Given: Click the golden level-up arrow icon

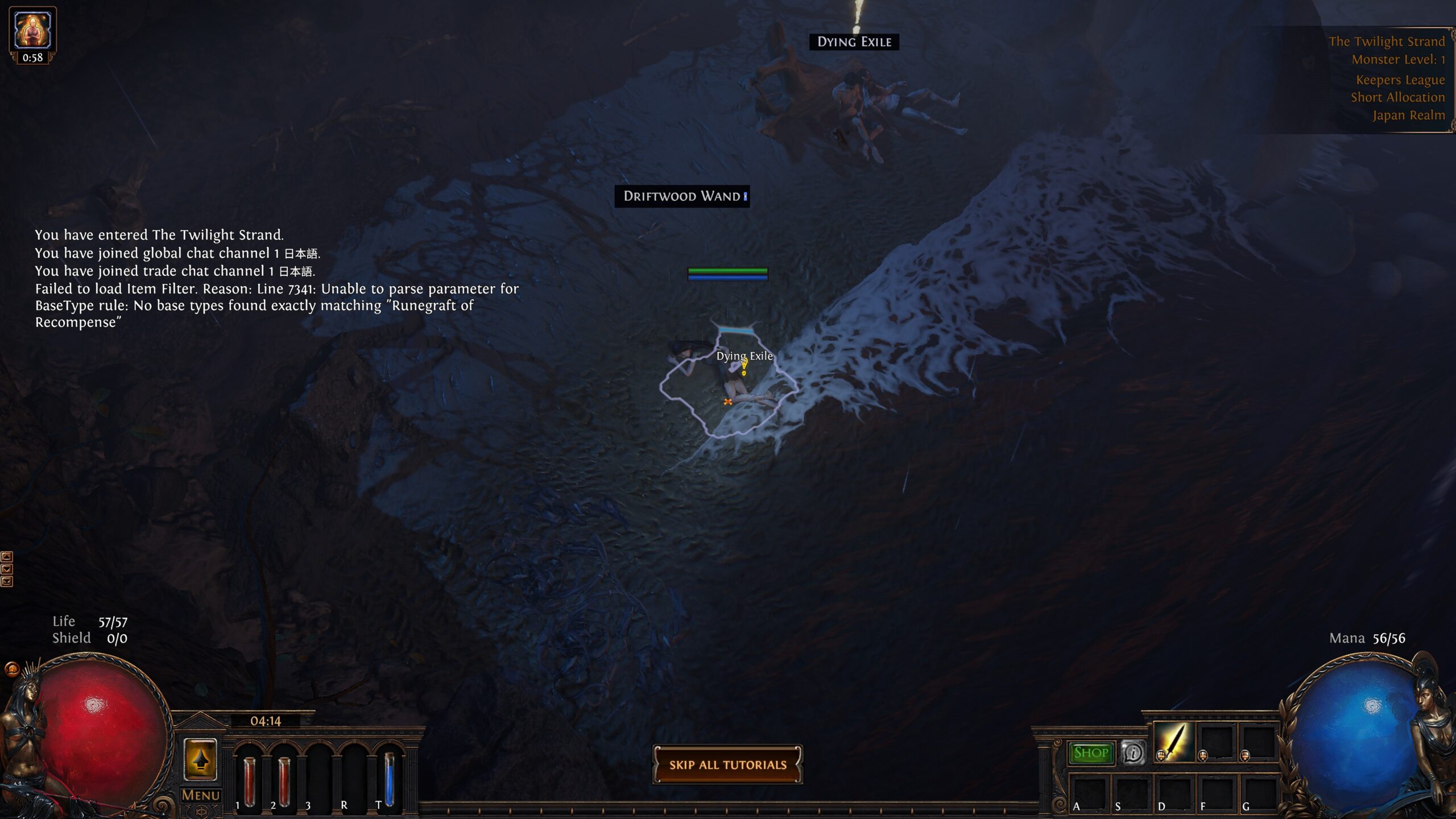Looking at the screenshot, I should pos(200,759).
